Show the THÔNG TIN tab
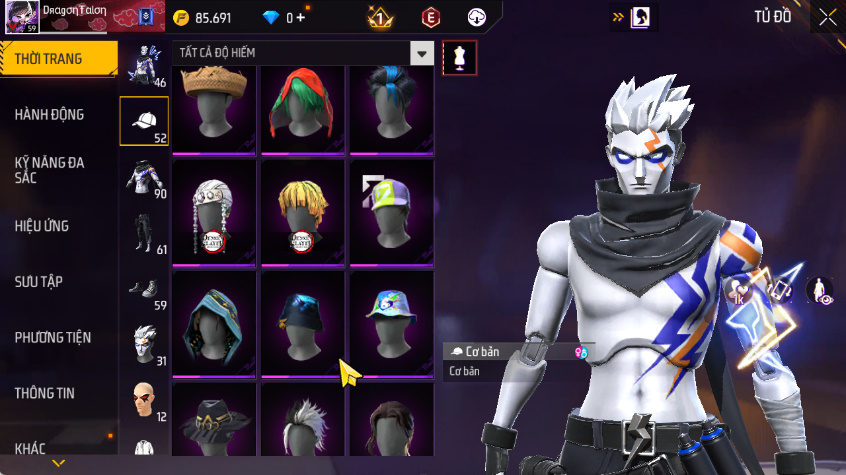Viewport: 846px width, 475px height. (x=45, y=393)
